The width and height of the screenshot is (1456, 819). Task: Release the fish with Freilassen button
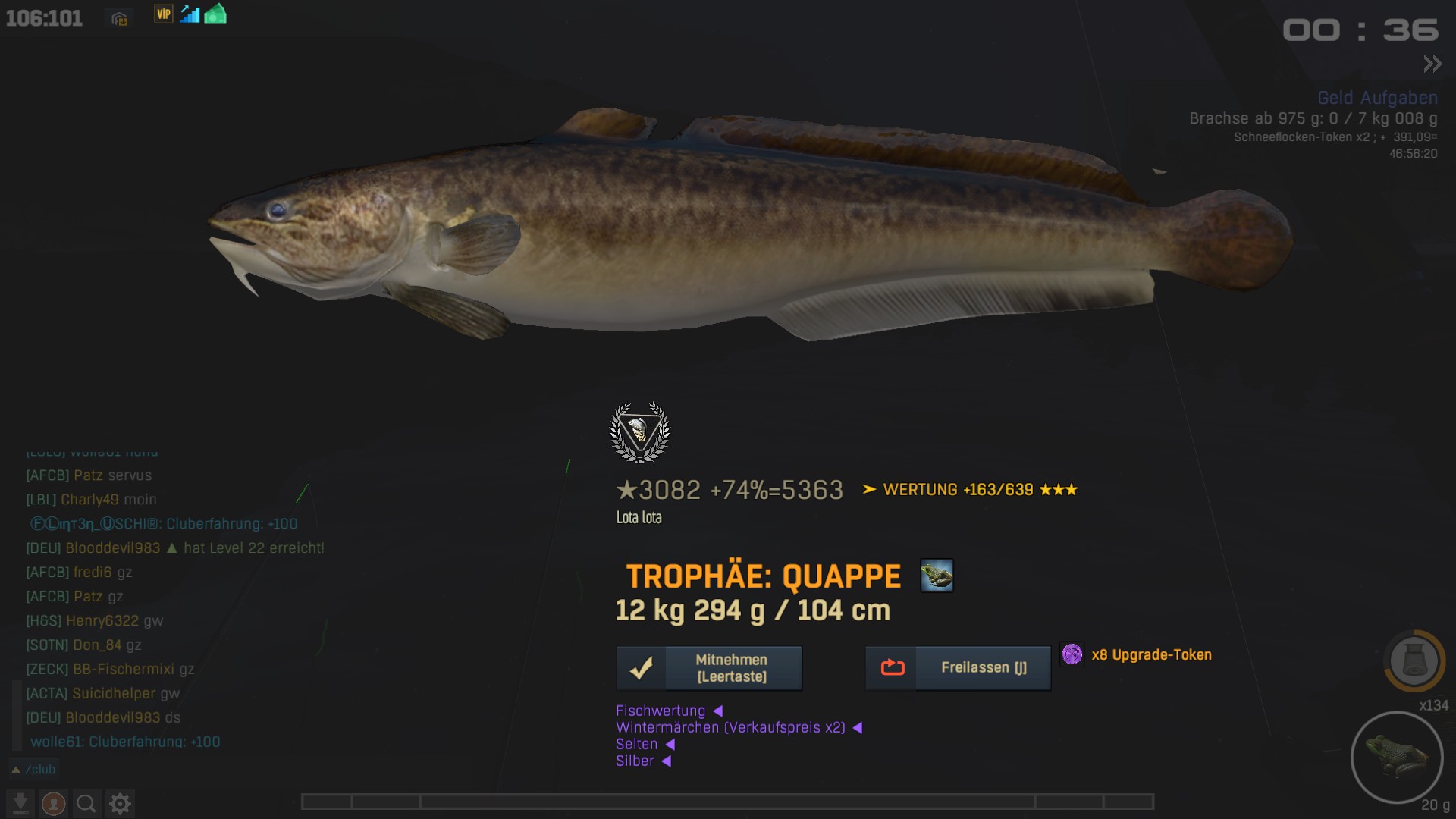pos(958,668)
